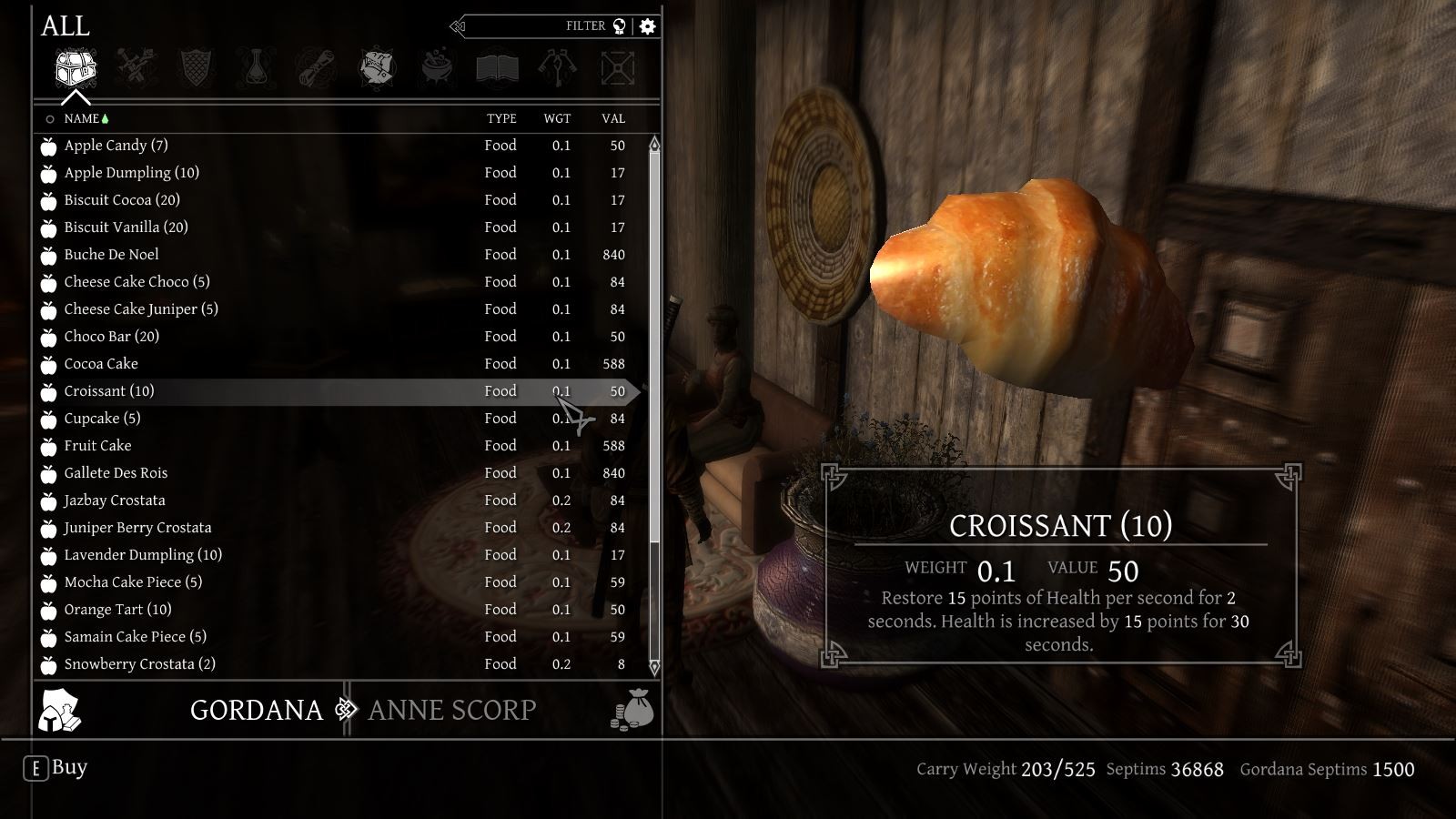1456x819 pixels.
Task: Select the Cocoa Cake row
Action: click(x=101, y=364)
